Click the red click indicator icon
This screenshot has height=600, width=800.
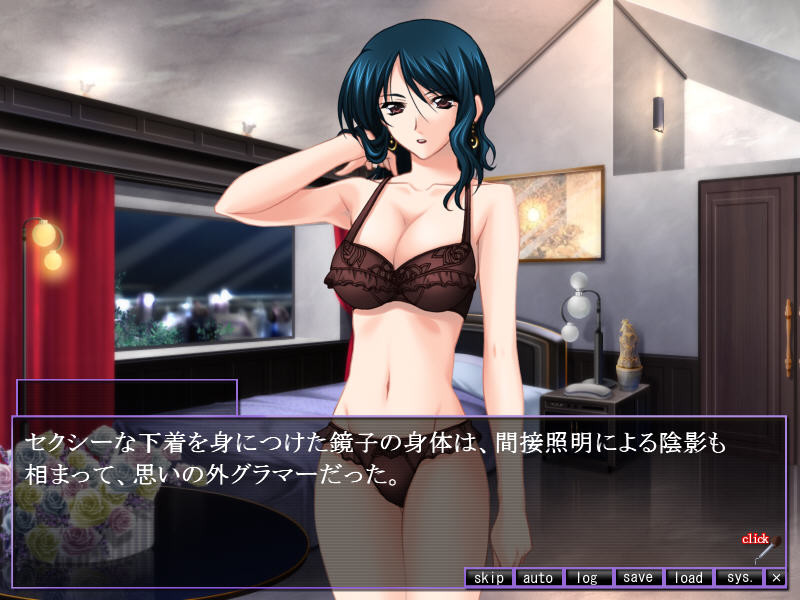760,546
